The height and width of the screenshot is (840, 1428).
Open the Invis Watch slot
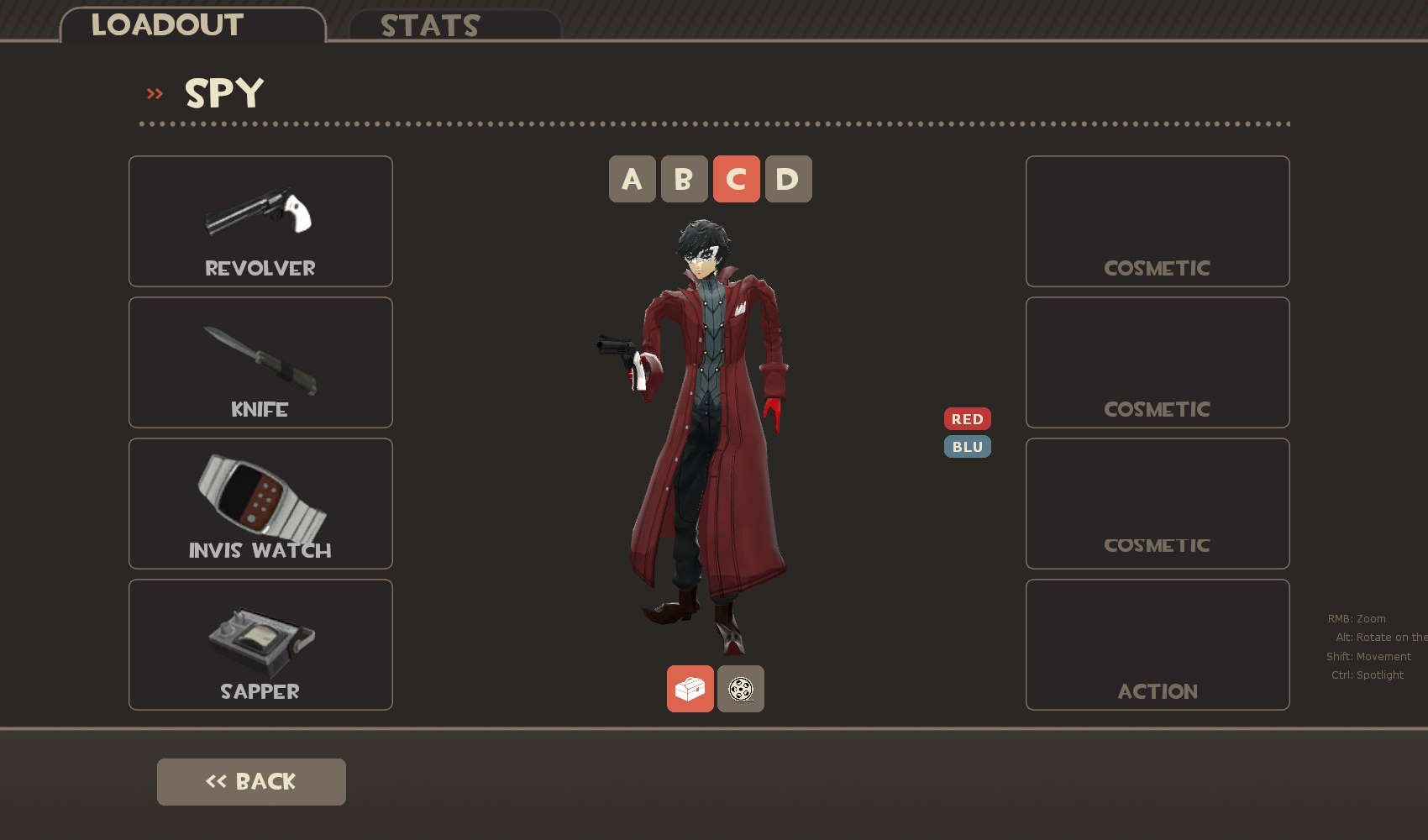(260, 503)
